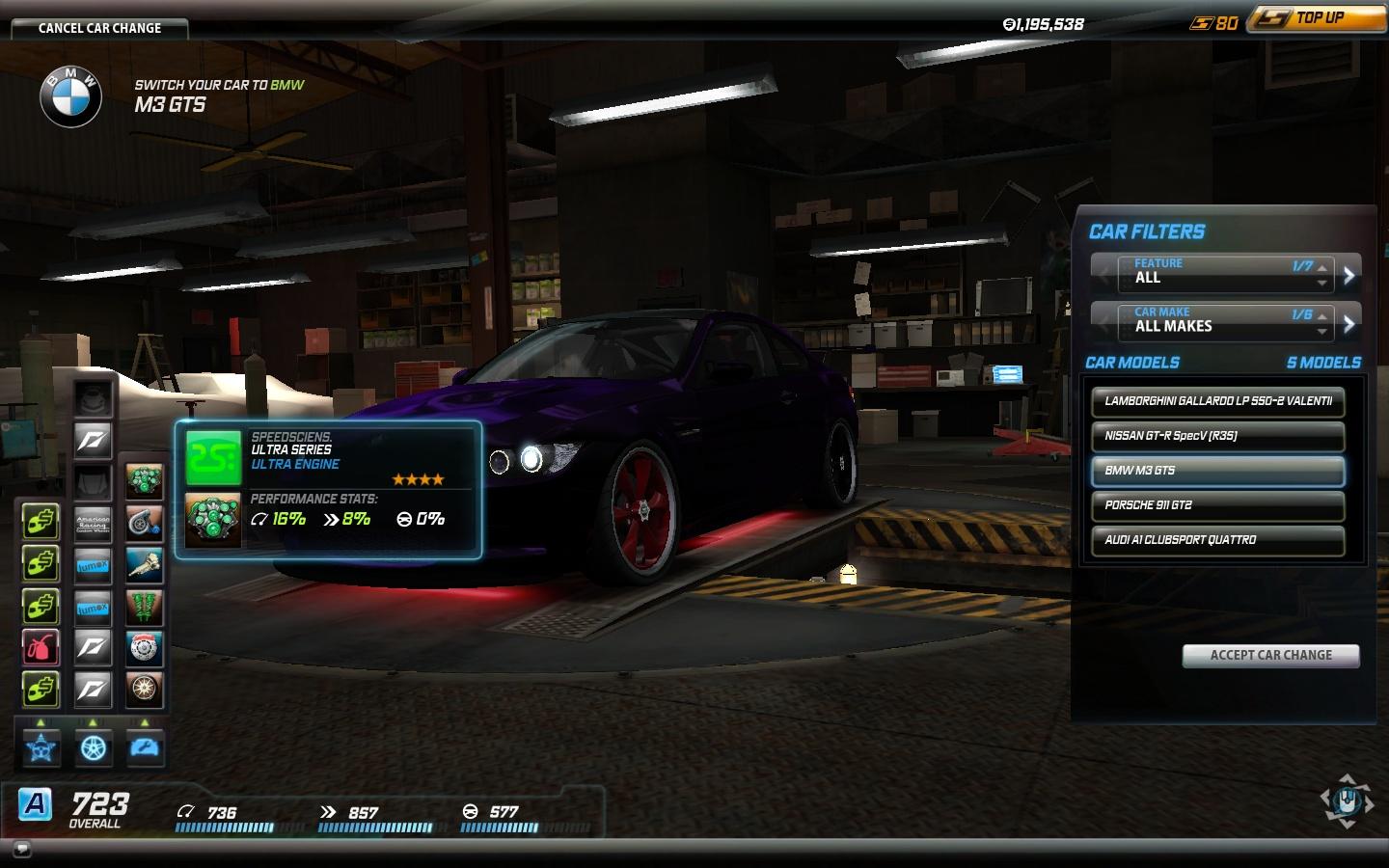Advance the Car Make filter to next make
This screenshot has height=868, width=1389.
(1349, 324)
